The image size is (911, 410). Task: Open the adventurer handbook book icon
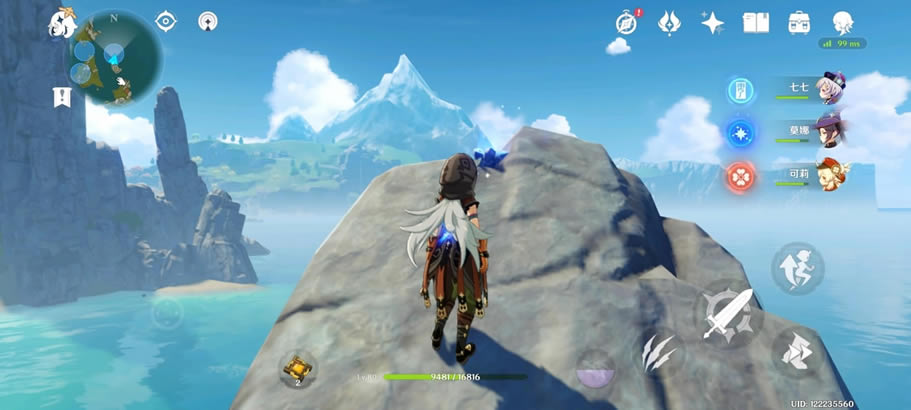pyautogui.click(x=756, y=22)
